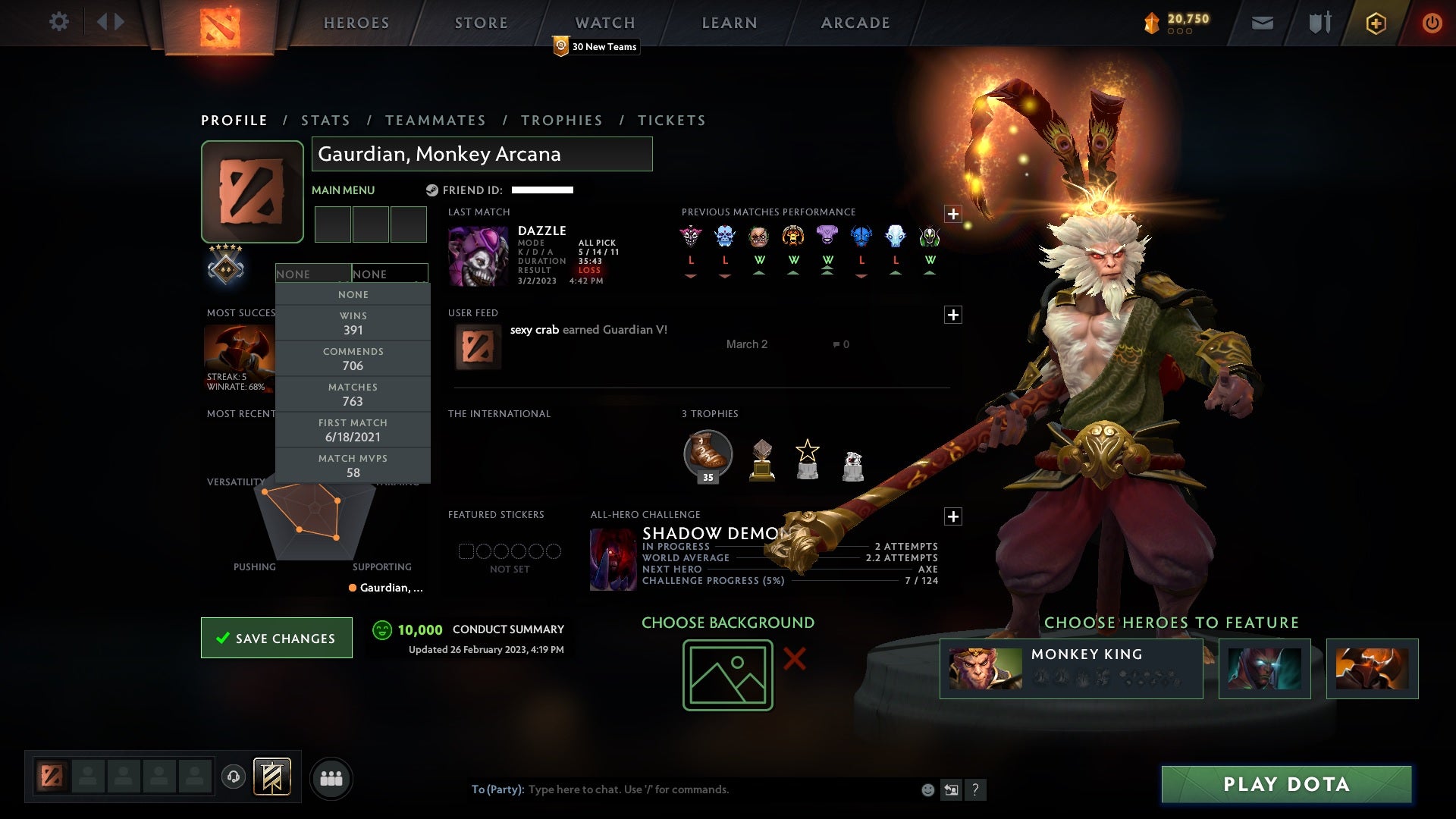
Task: Switch to the STATS tab
Action: (325, 120)
